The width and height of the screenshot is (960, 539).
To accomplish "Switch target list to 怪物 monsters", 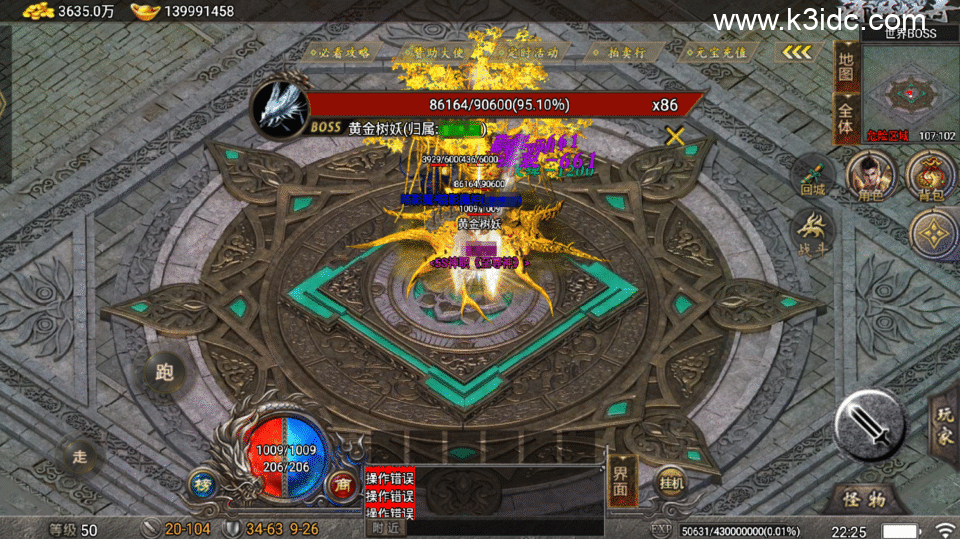I will click(863, 497).
